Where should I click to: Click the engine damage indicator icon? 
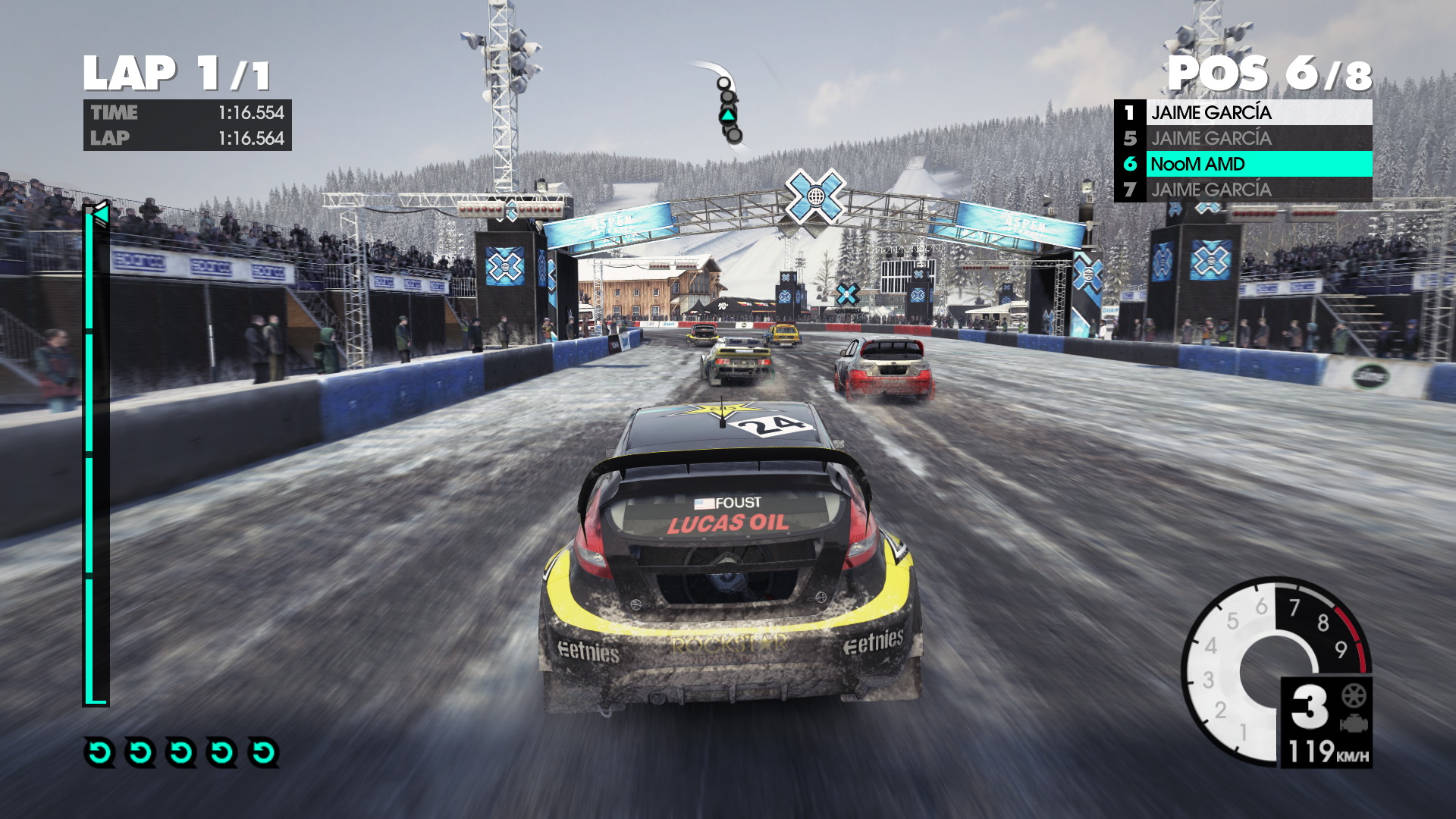pos(1354,723)
